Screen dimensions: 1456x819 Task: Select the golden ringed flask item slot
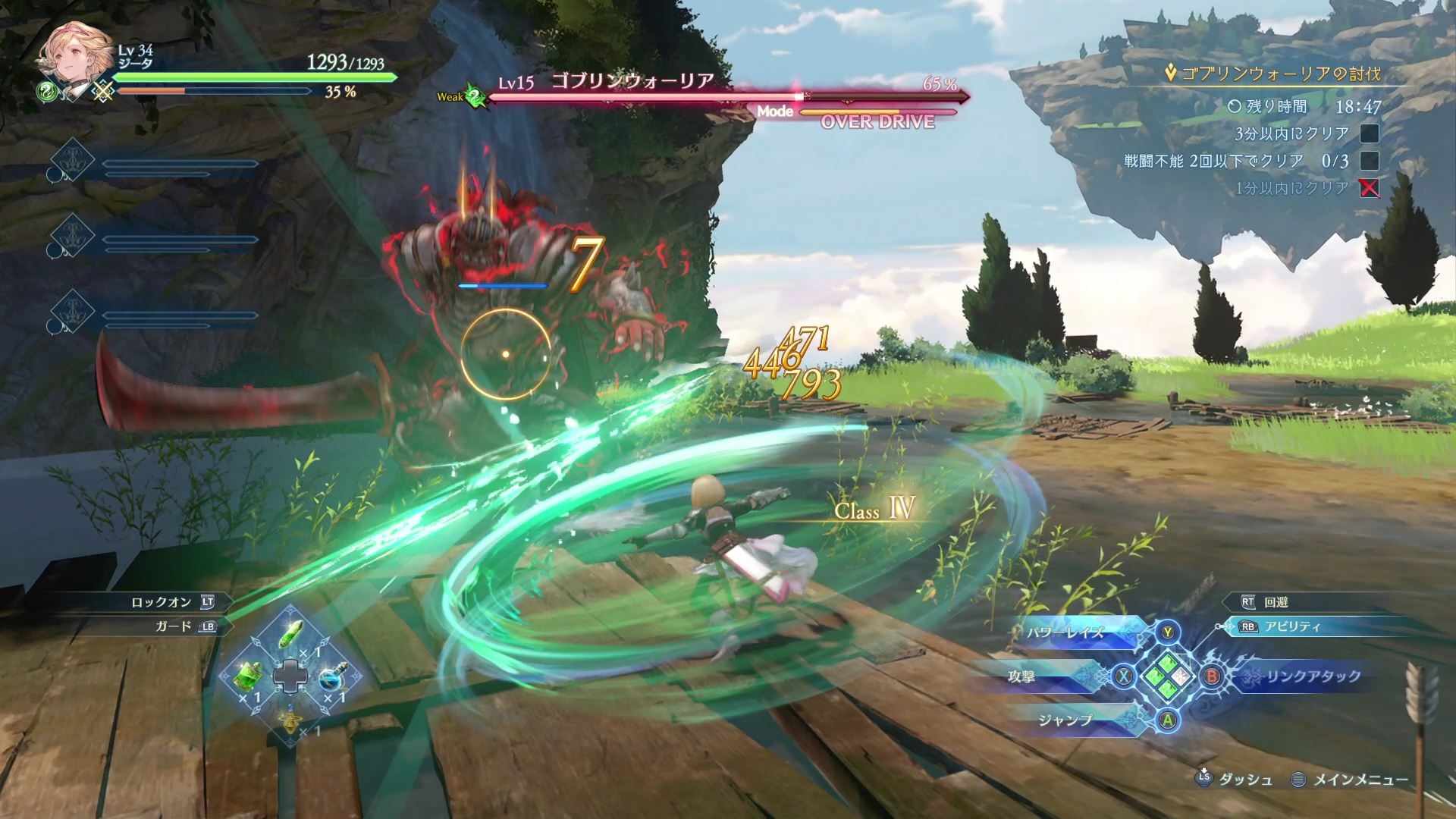point(290,718)
